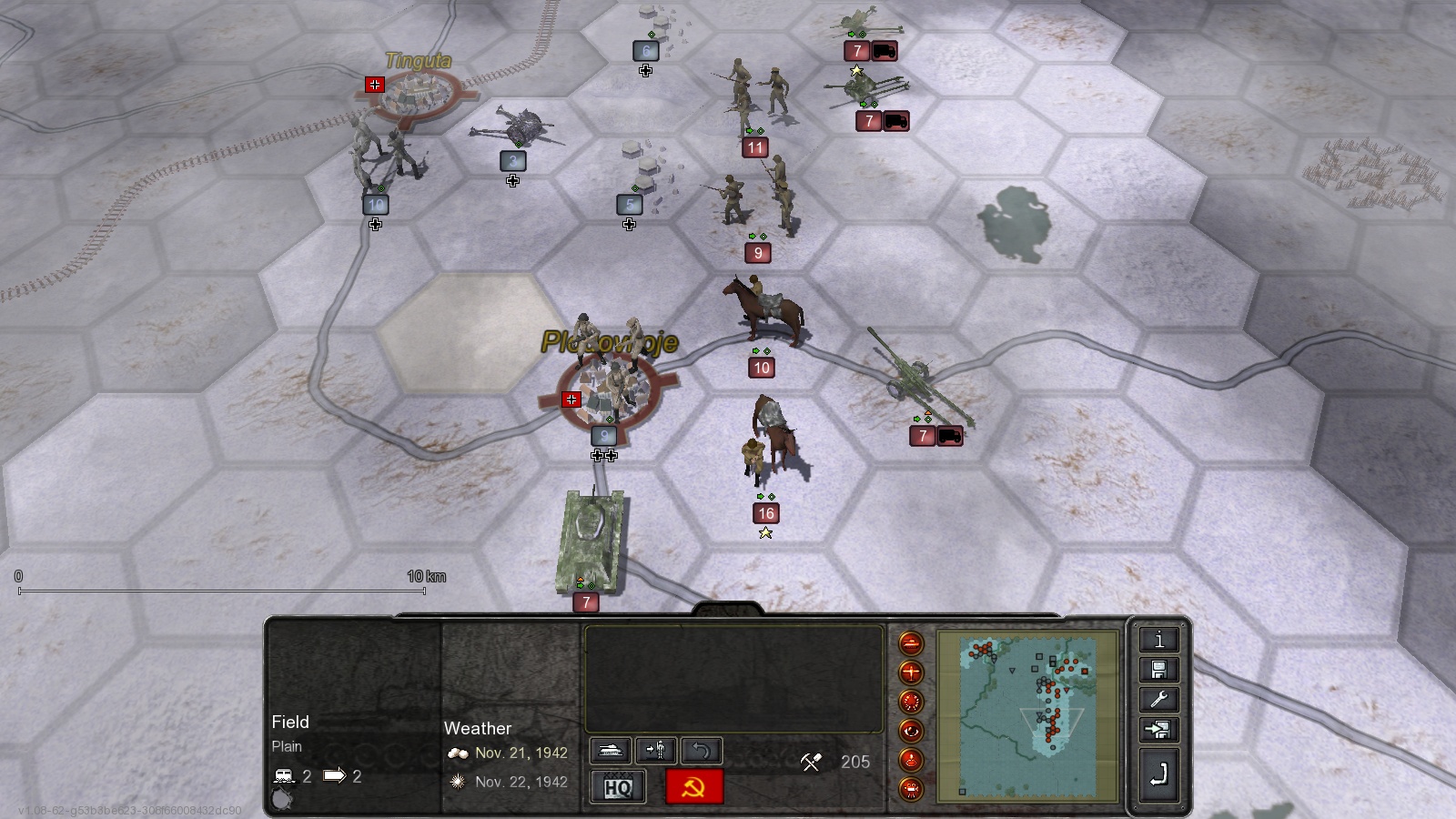Select next unit via soldier-with-arrow icon
1456x819 pixels.
[657, 750]
